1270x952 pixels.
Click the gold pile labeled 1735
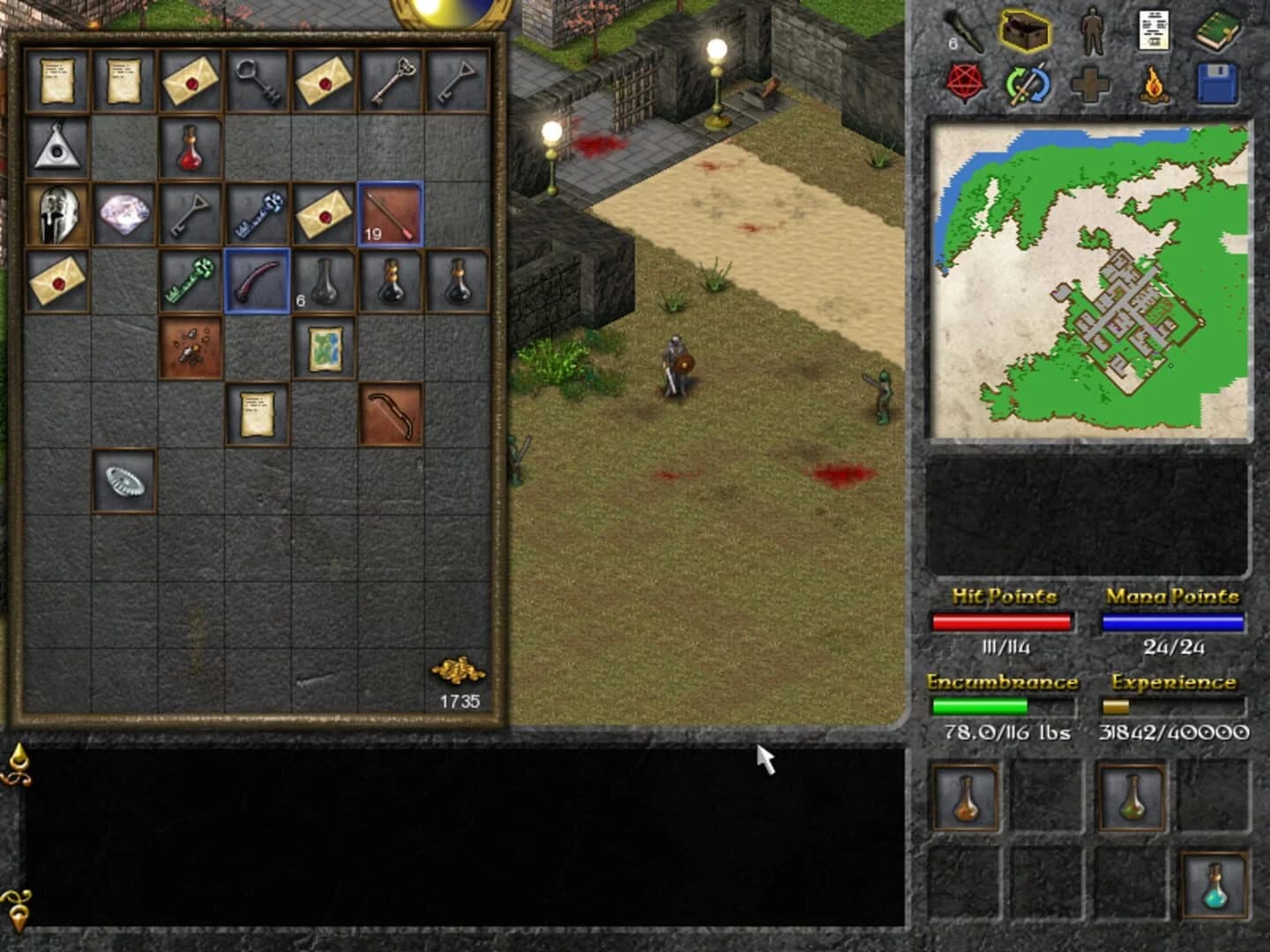click(459, 673)
